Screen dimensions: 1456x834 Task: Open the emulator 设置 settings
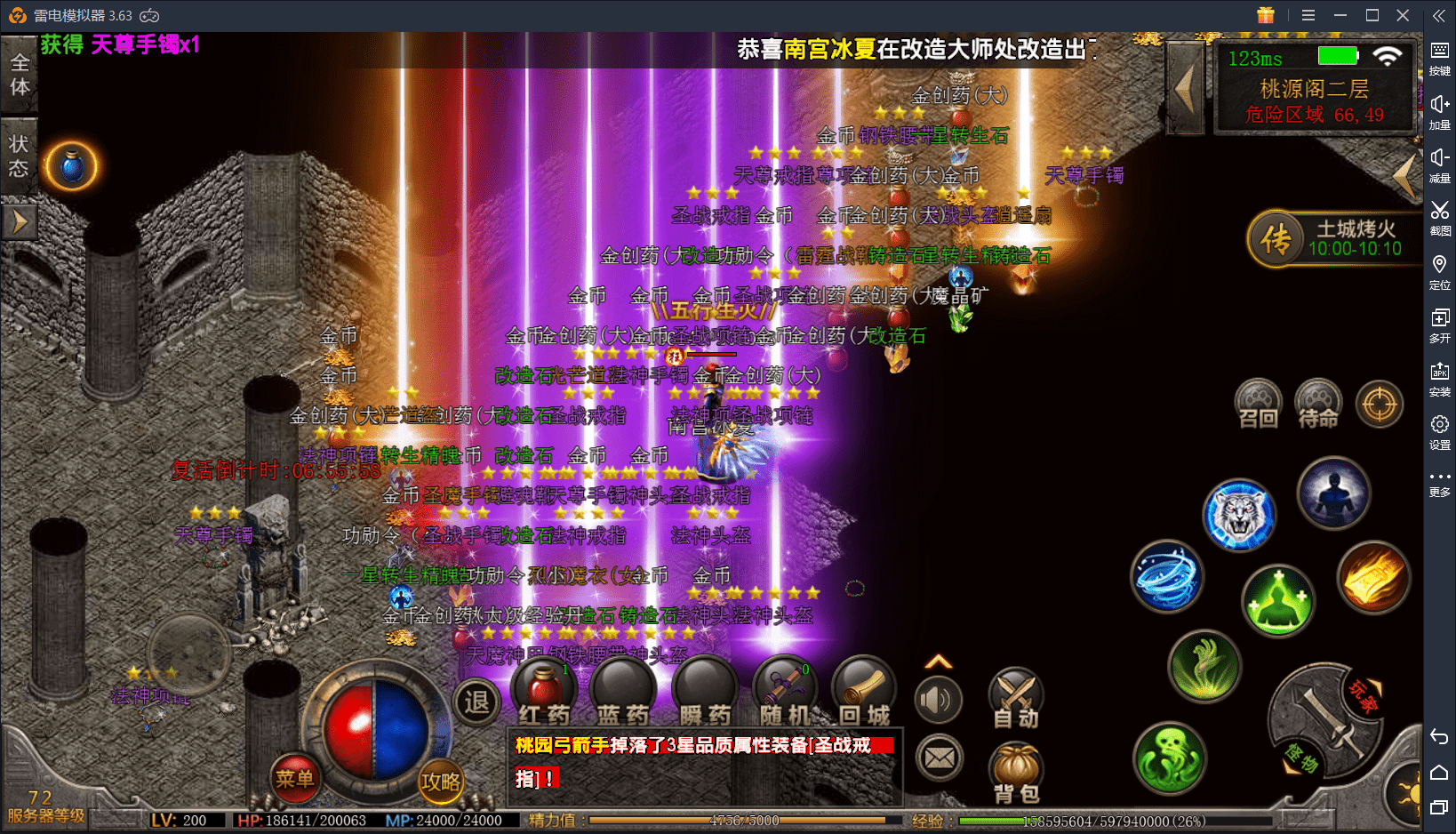[x=1439, y=431]
